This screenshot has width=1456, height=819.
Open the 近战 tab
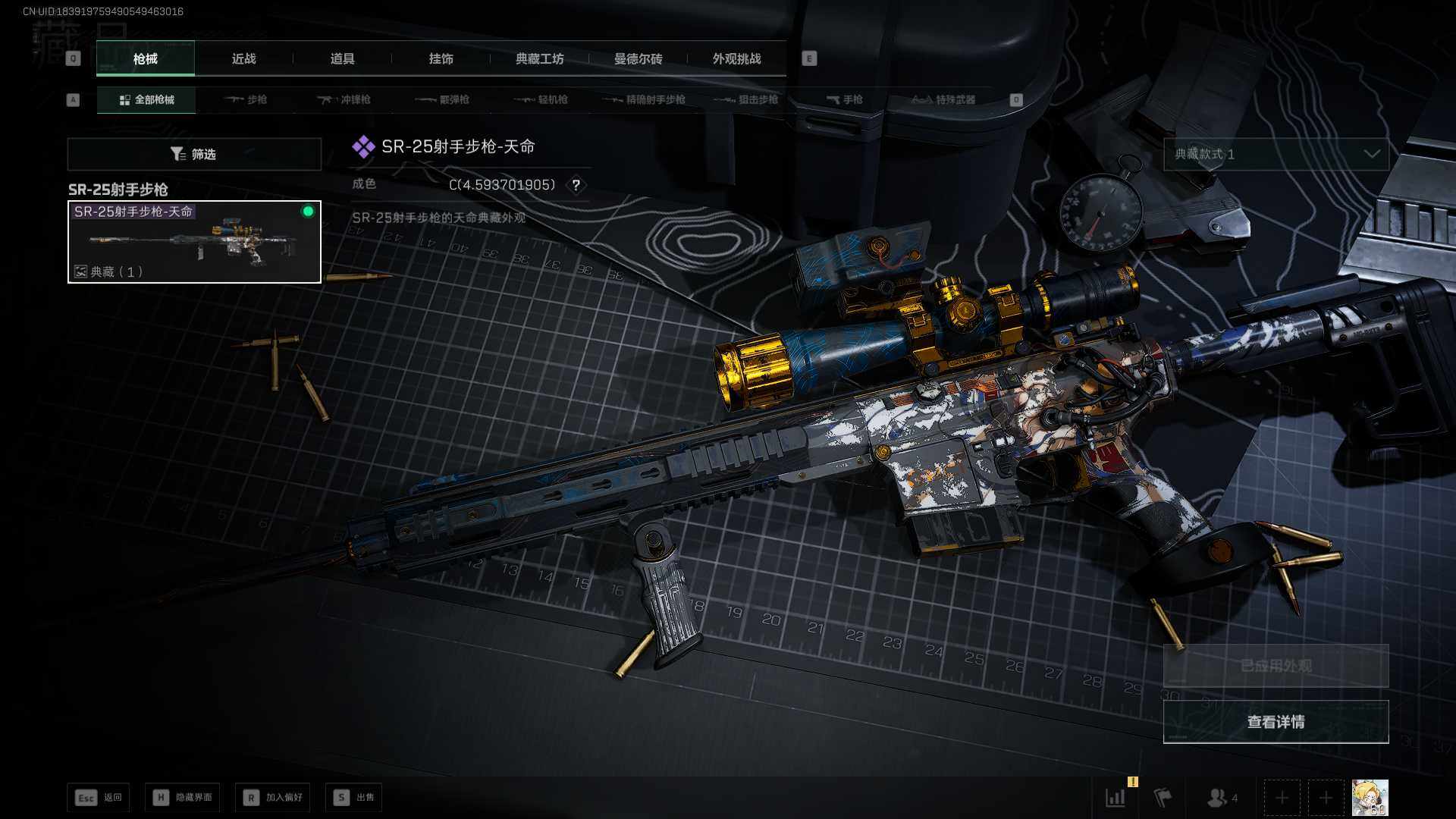pyautogui.click(x=243, y=58)
